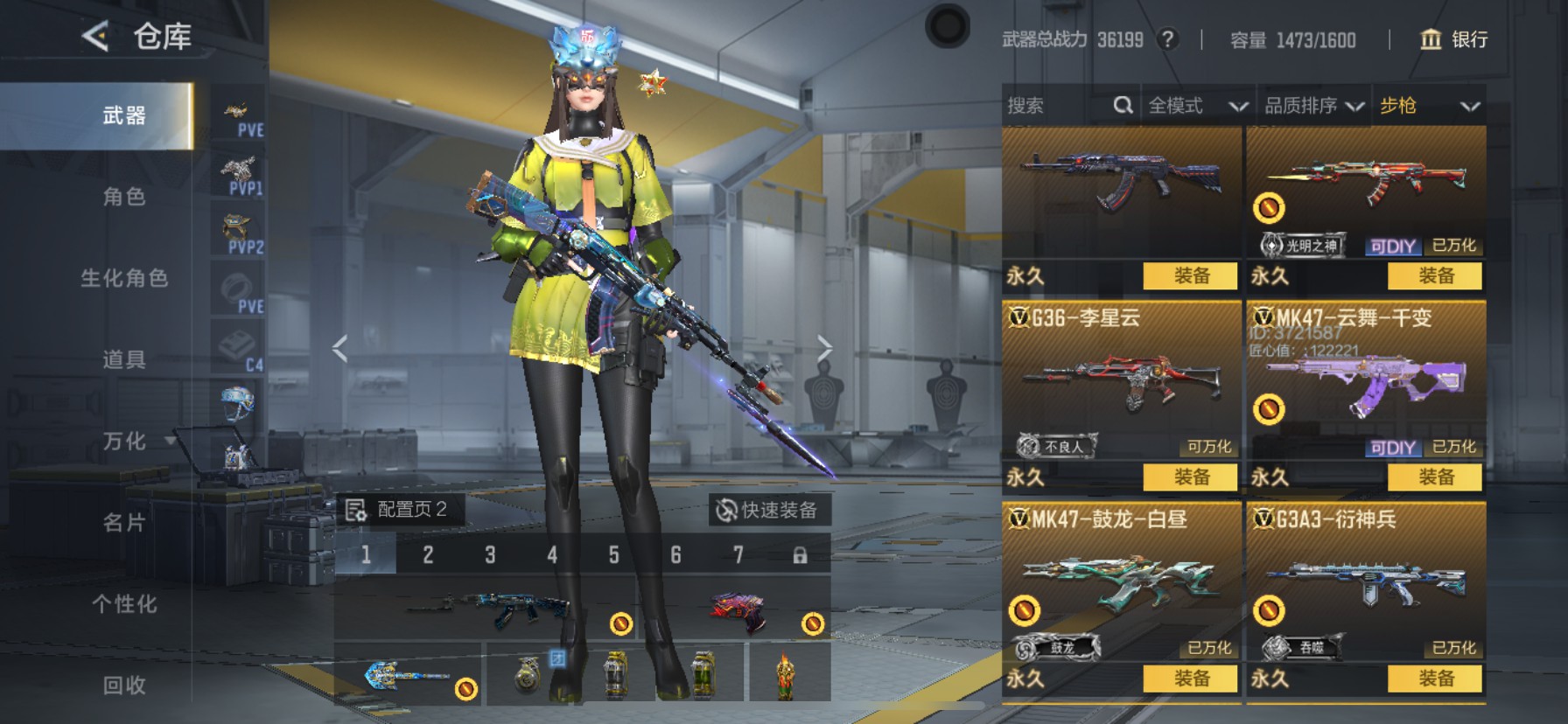Click the search magnifier icon
This screenshot has width=1568, height=724.
(1123, 105)
